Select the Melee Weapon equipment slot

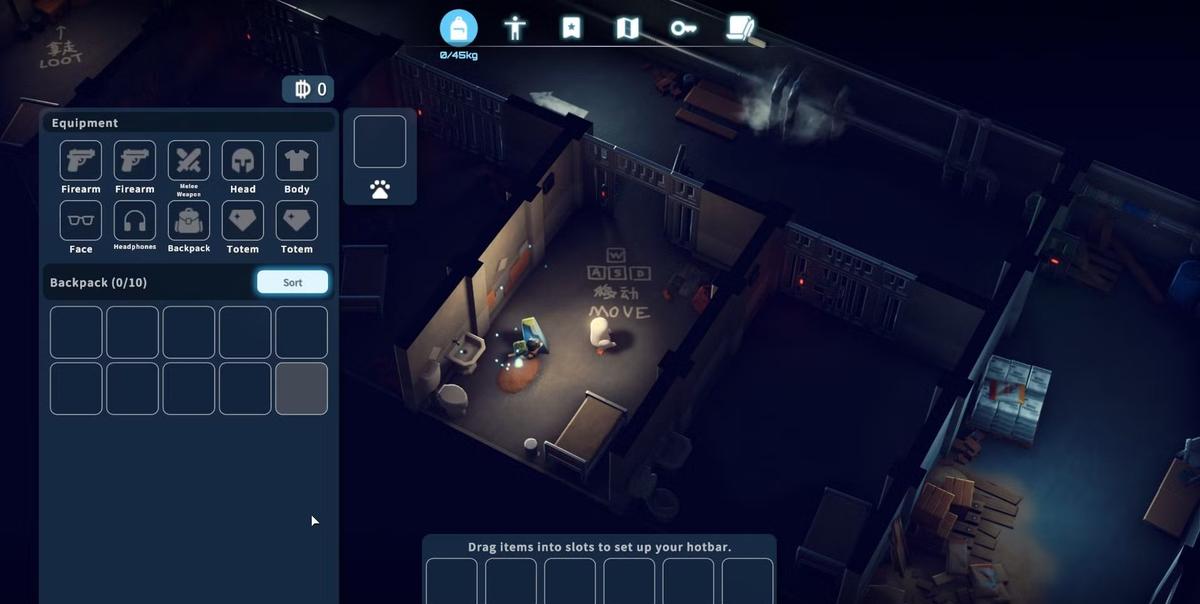coord(189,160)
